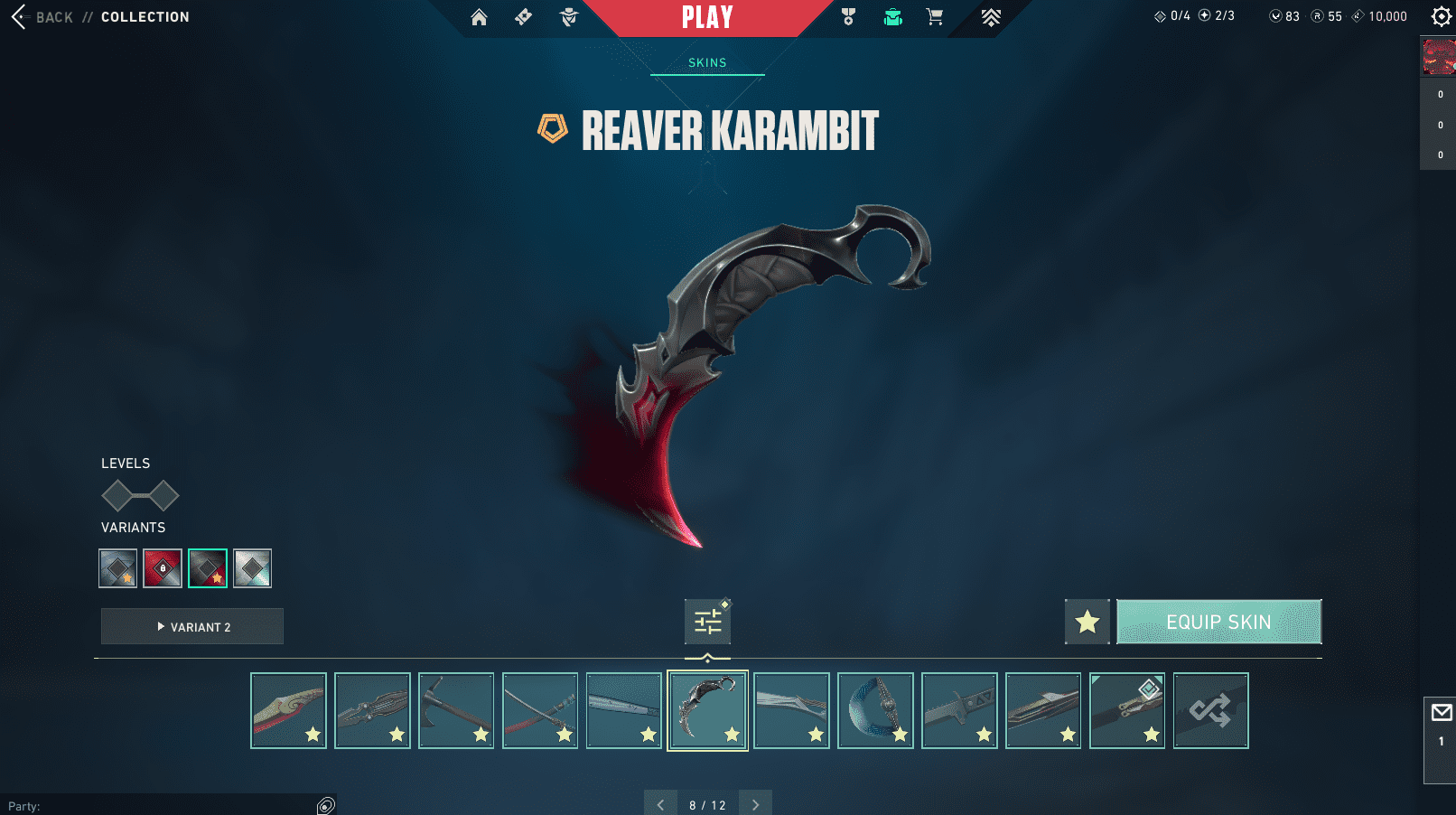Pick the blue-gray variant with orange star
Viewport: 1456px width, 815px height.
(118, 568)
